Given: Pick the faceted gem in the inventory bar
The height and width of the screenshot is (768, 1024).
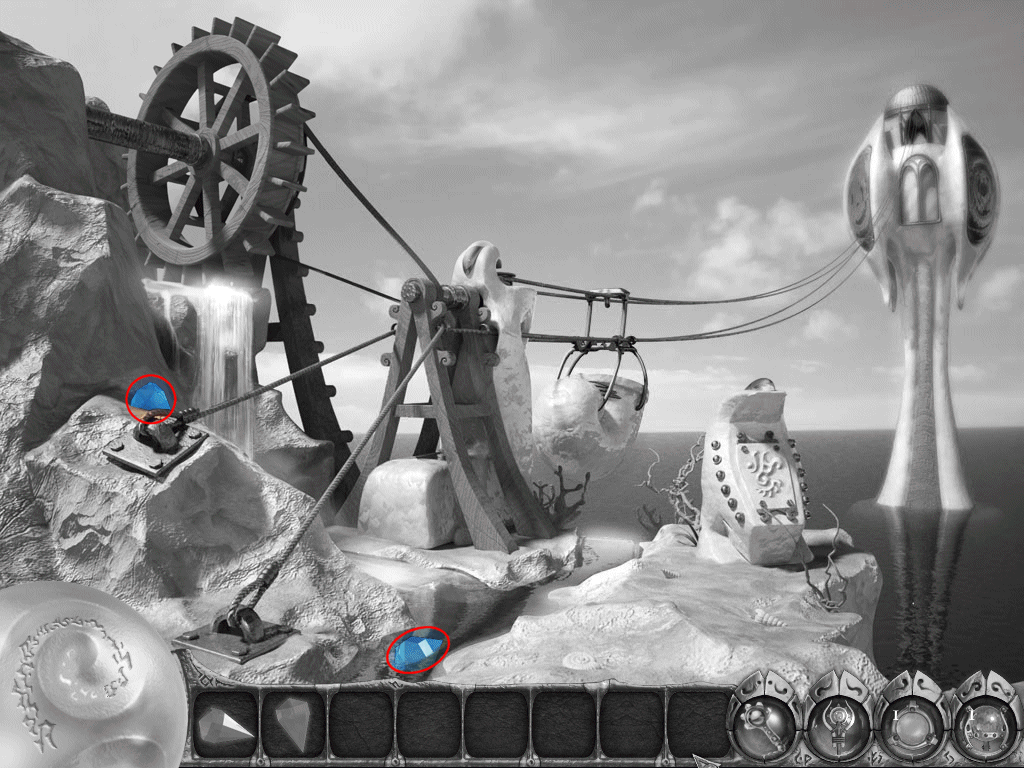Looking at the screenshot, I should coord(292,724).
